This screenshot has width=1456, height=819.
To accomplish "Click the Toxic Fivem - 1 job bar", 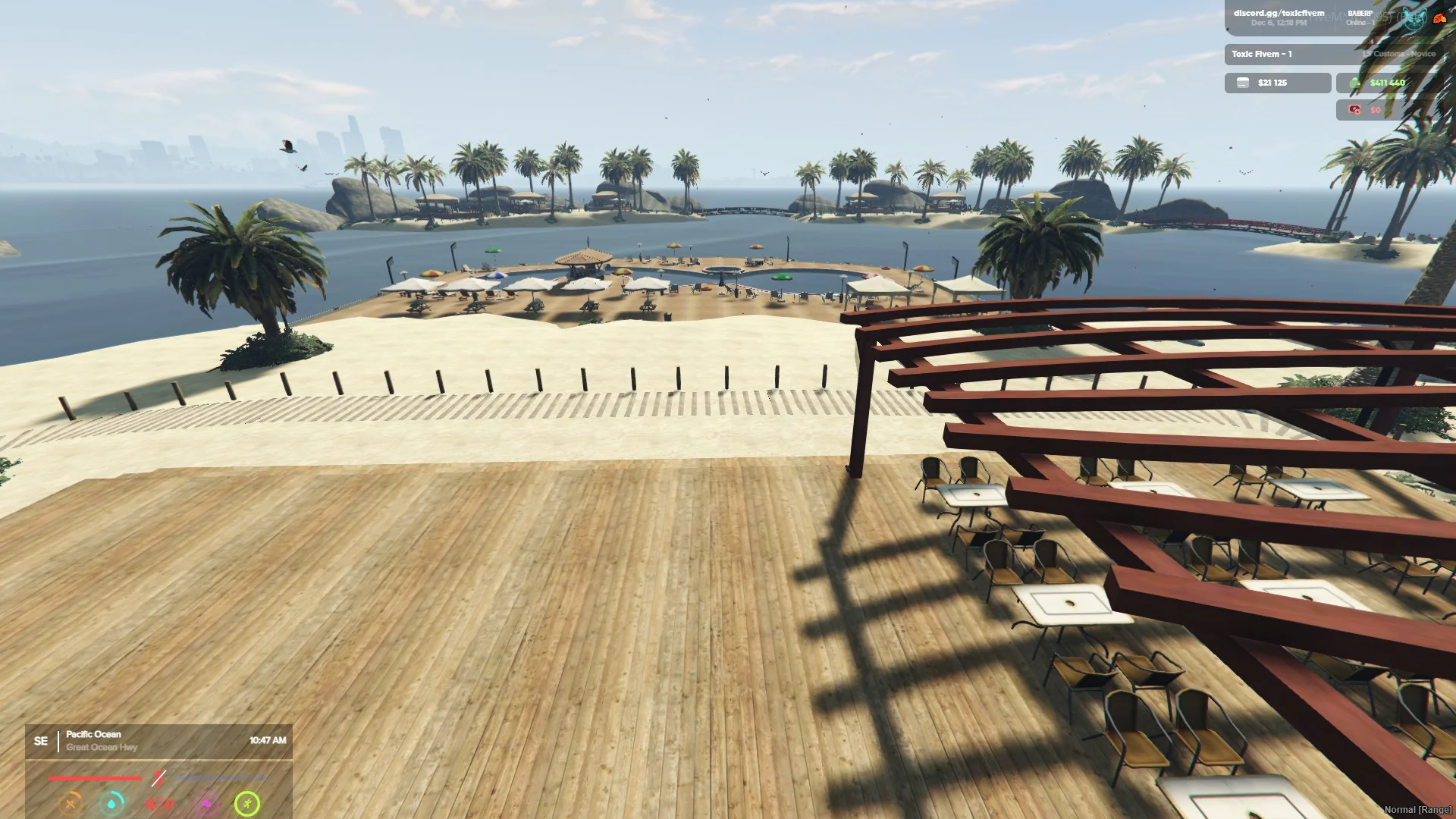I will click(x=1289, y=54).
